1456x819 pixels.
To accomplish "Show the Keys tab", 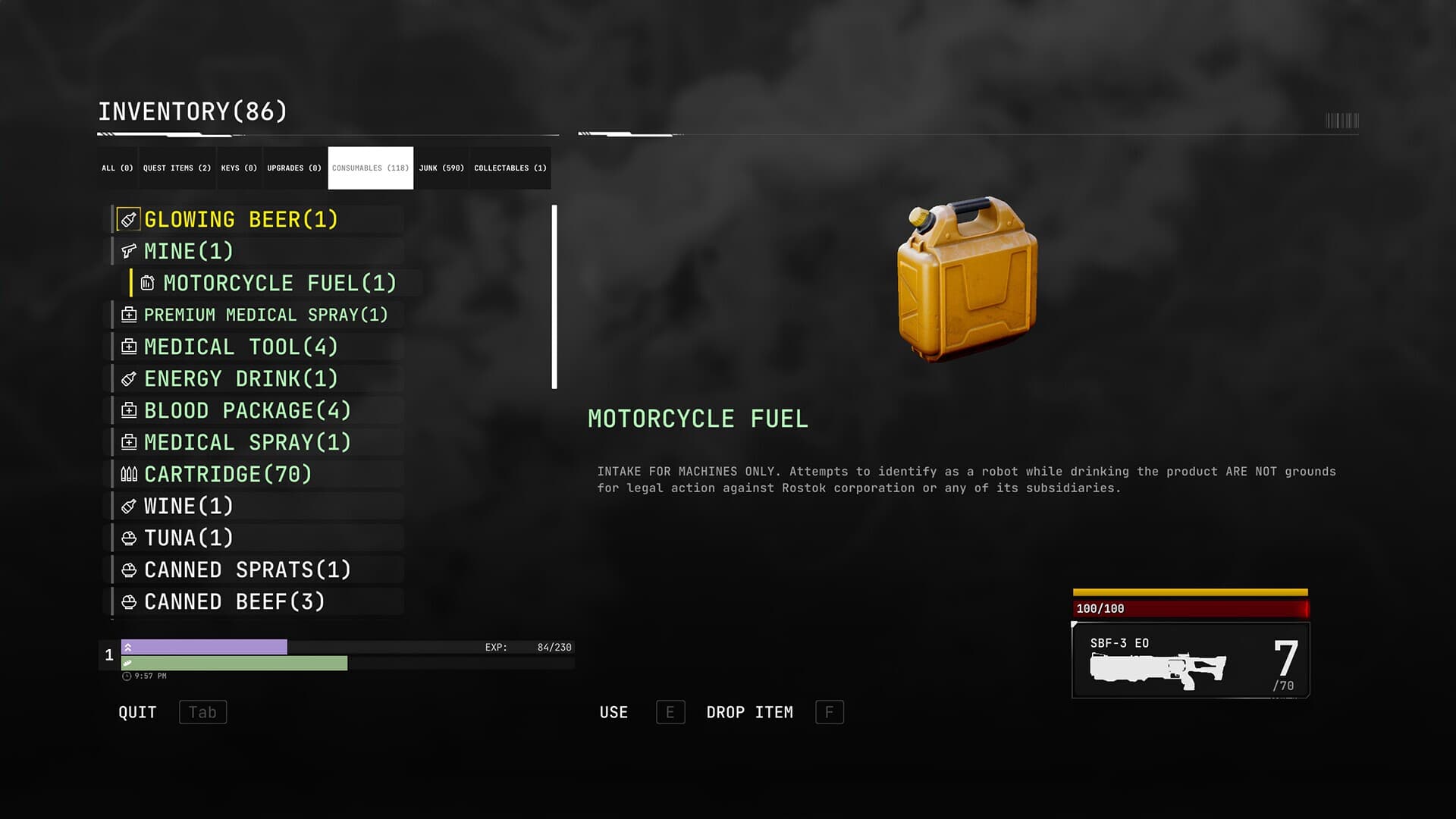I will (x=239, y=168).
